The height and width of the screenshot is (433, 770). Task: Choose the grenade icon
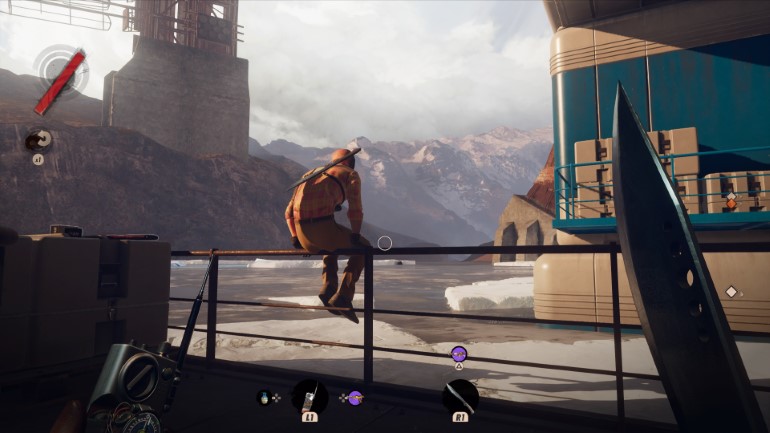(264, 397)
